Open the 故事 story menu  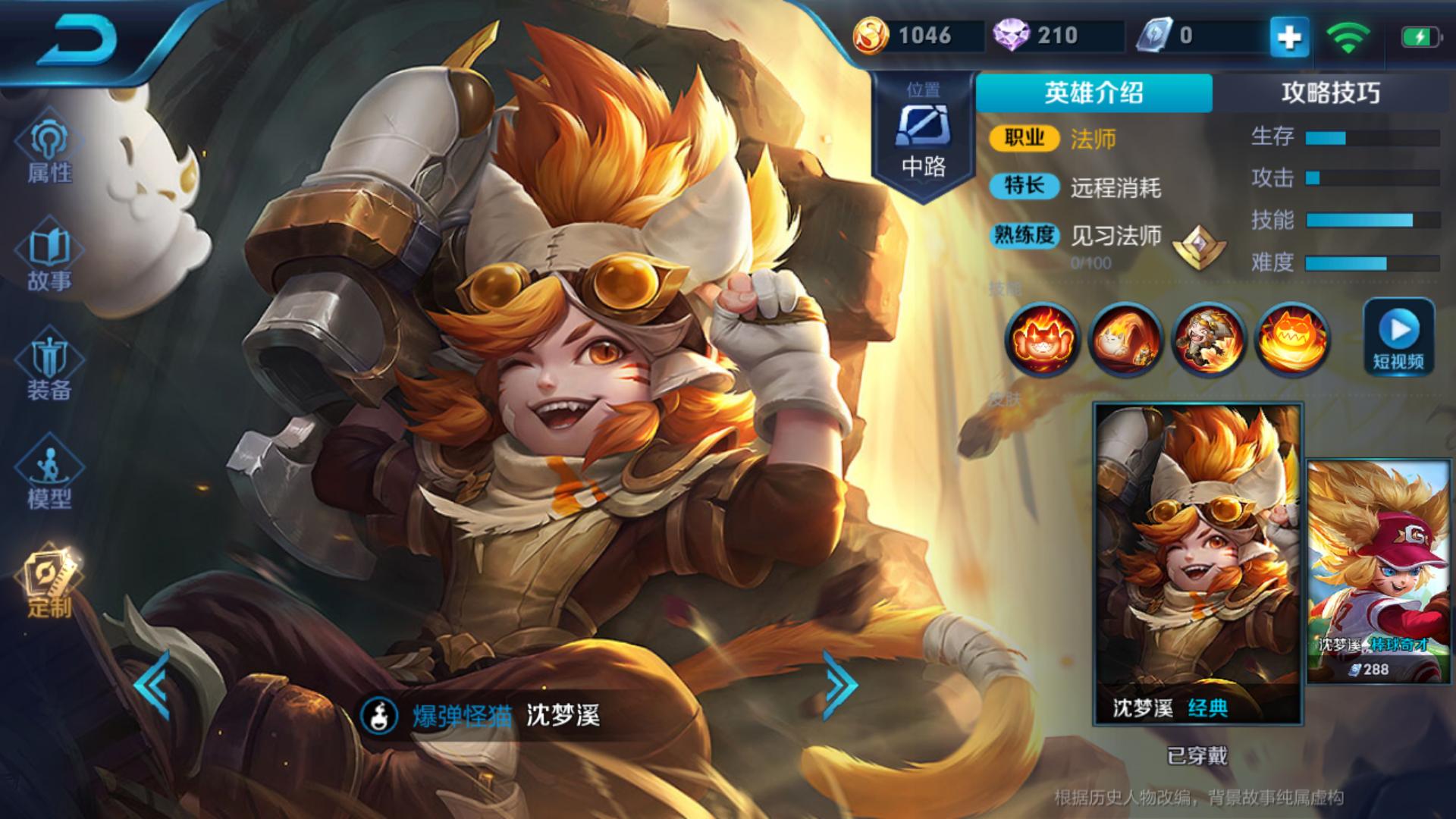(49, 259)
